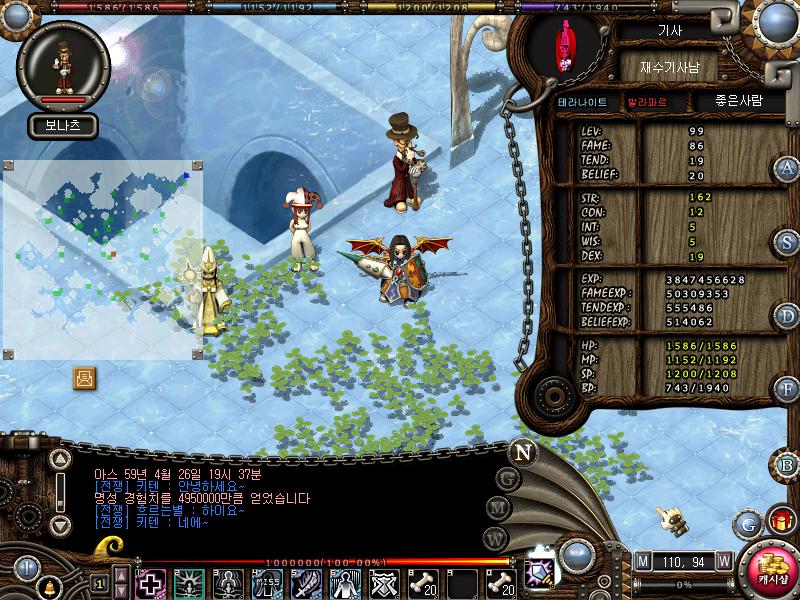Select the N chat mode button
The height and width of the screenshot is (600, 800).
522,450
